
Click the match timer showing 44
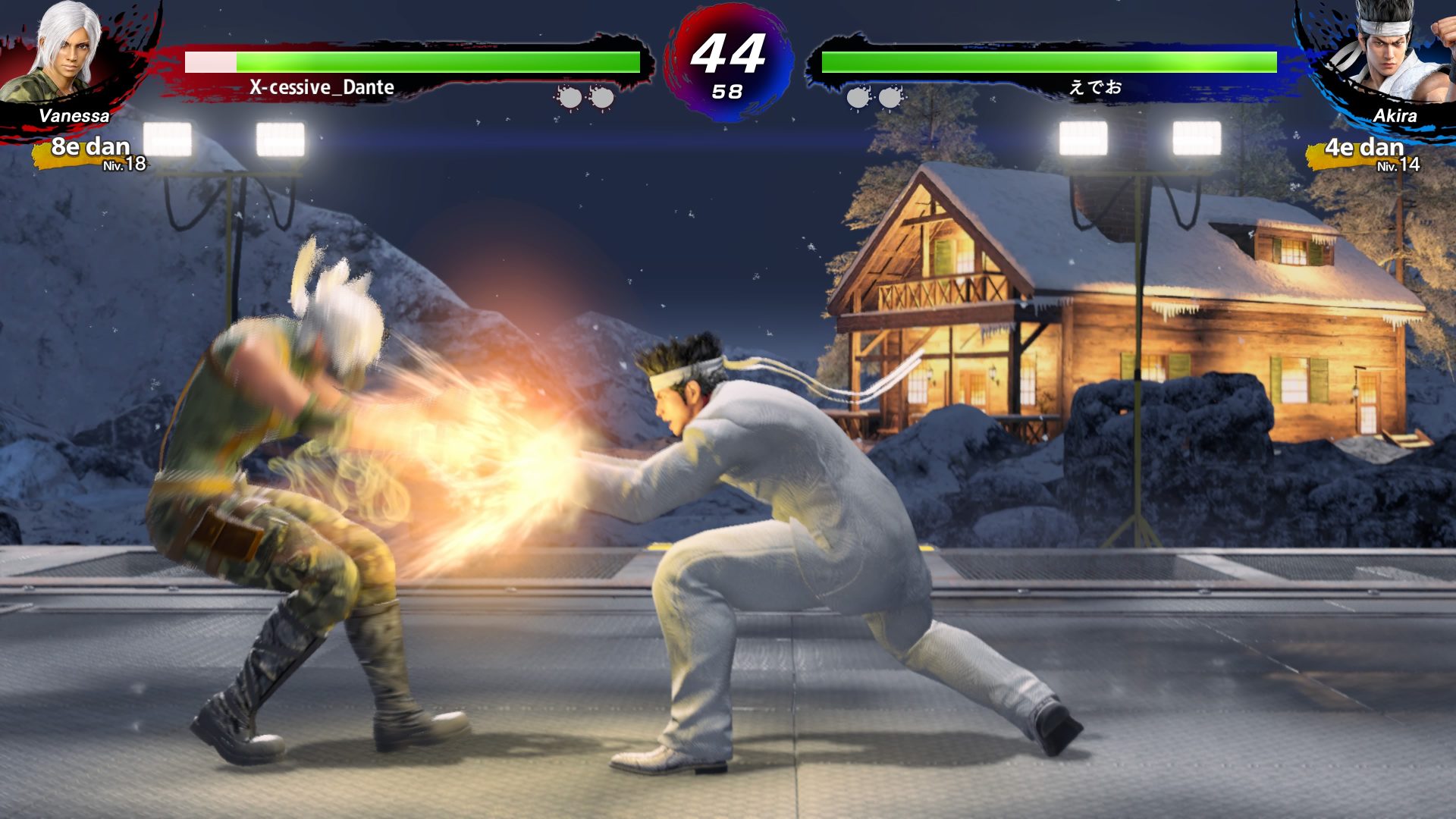point(729,51)
